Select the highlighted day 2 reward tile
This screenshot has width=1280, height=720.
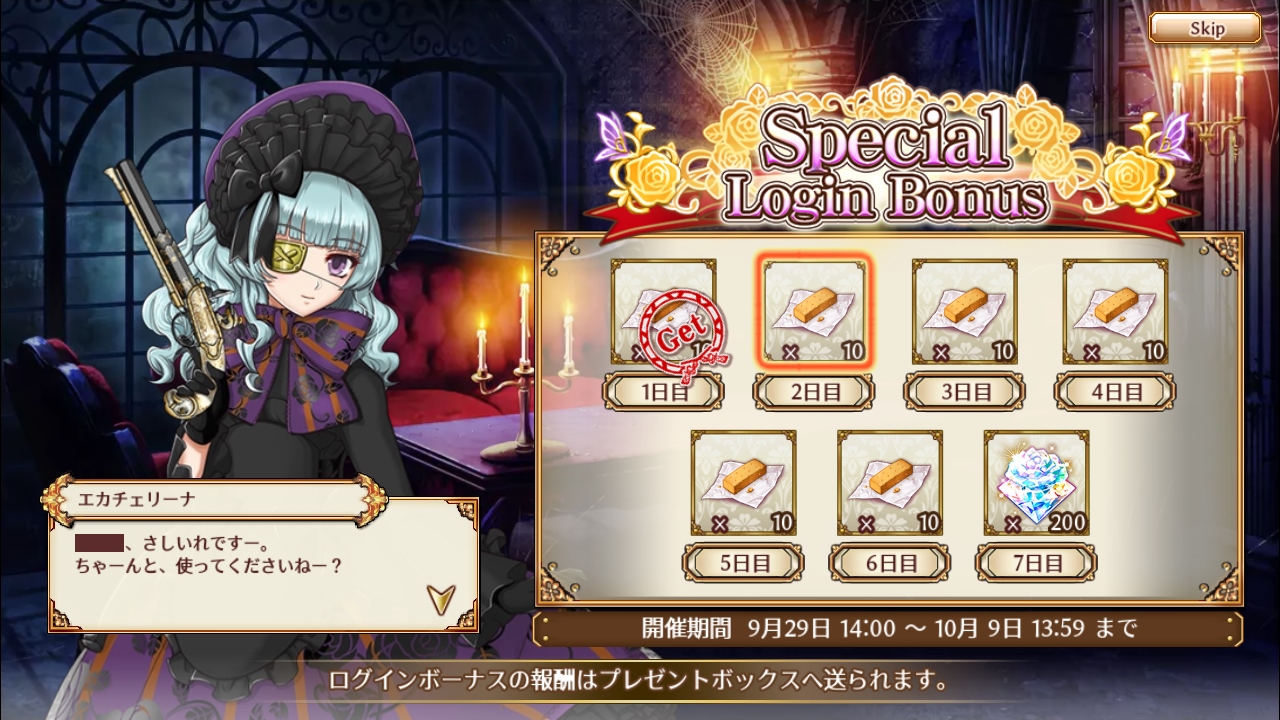(x=814, y=312)
